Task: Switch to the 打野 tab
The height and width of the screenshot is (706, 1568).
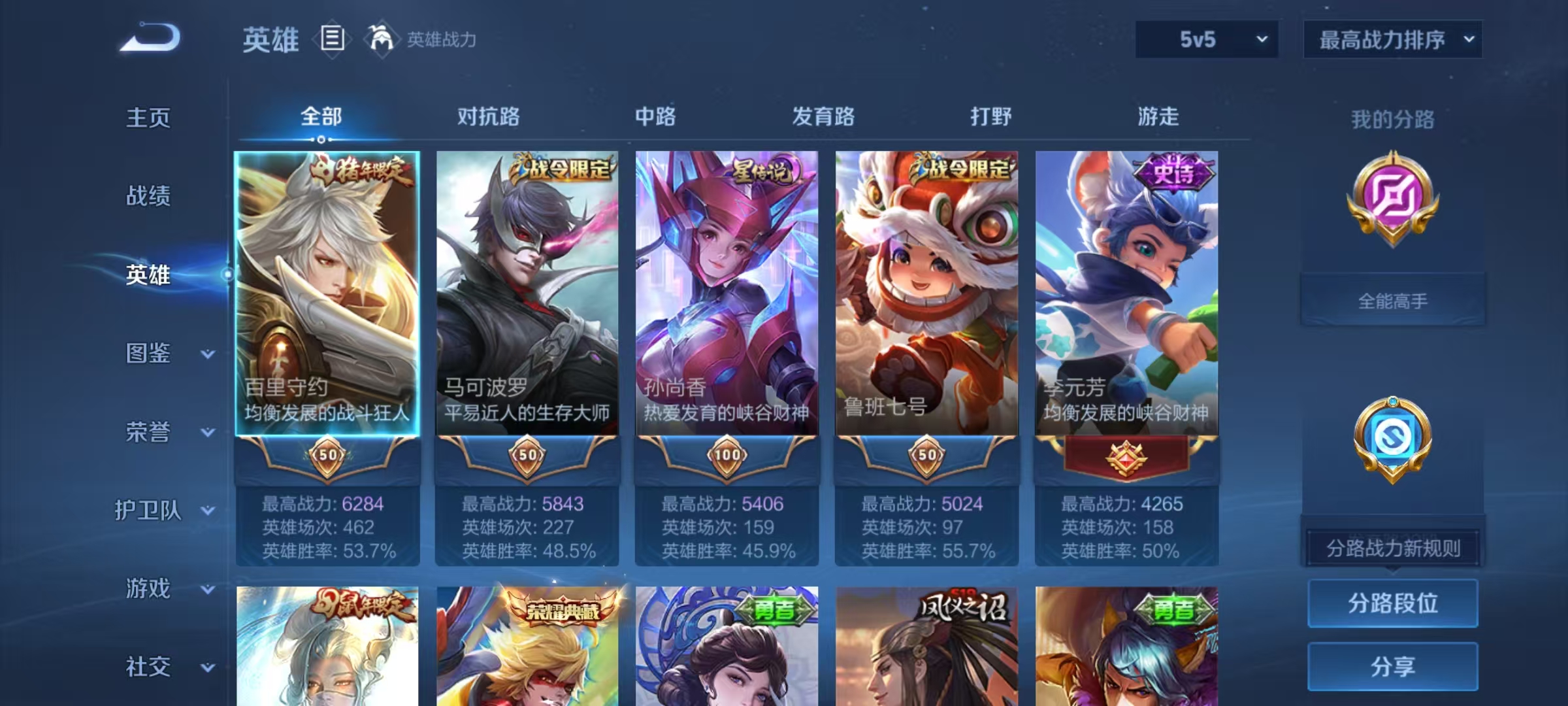Action: [x=990, y=116]
